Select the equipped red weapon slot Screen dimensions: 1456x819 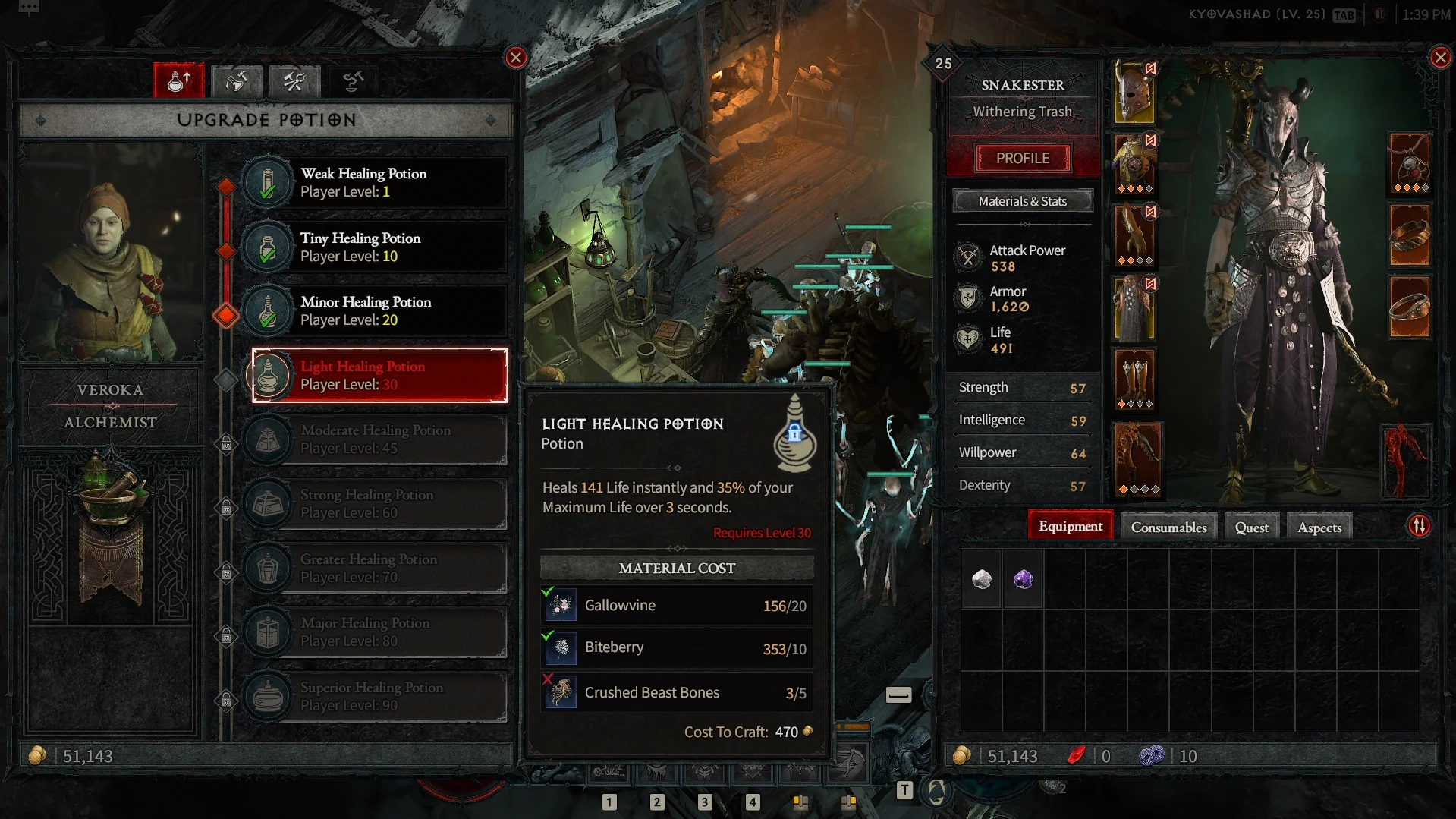point(1407,461)
